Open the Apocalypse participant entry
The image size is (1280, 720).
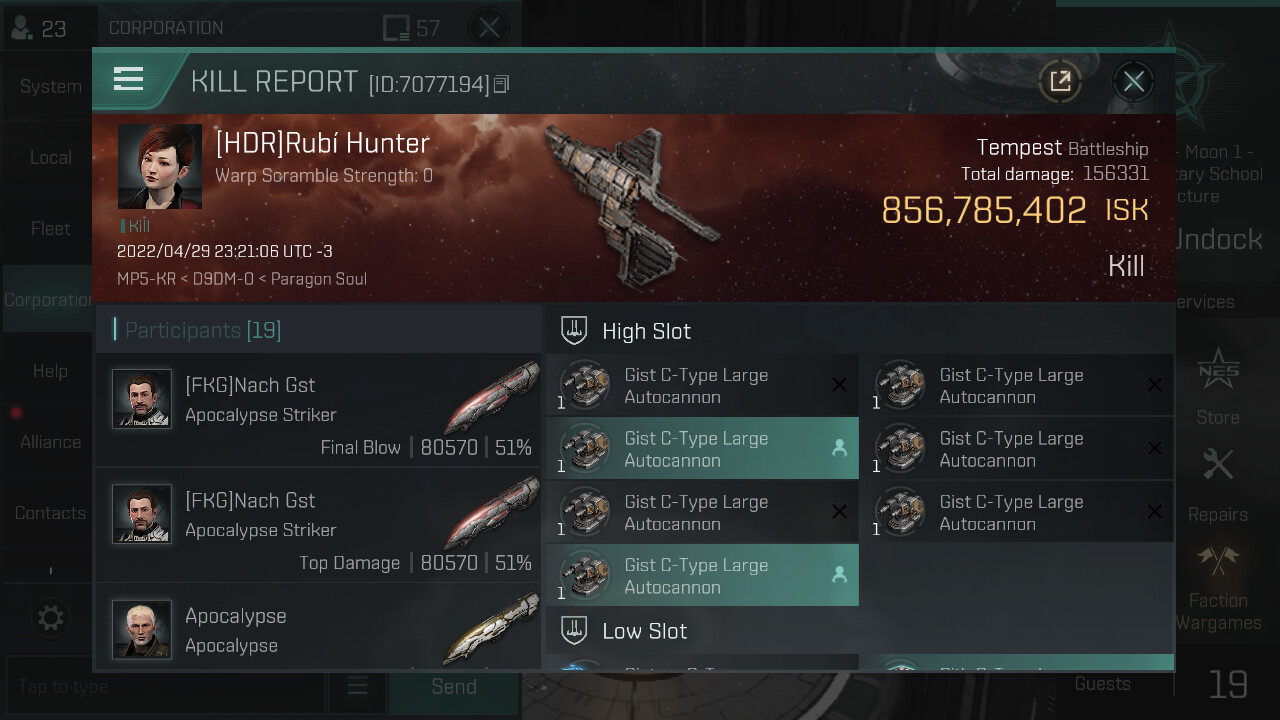[318, 628]
